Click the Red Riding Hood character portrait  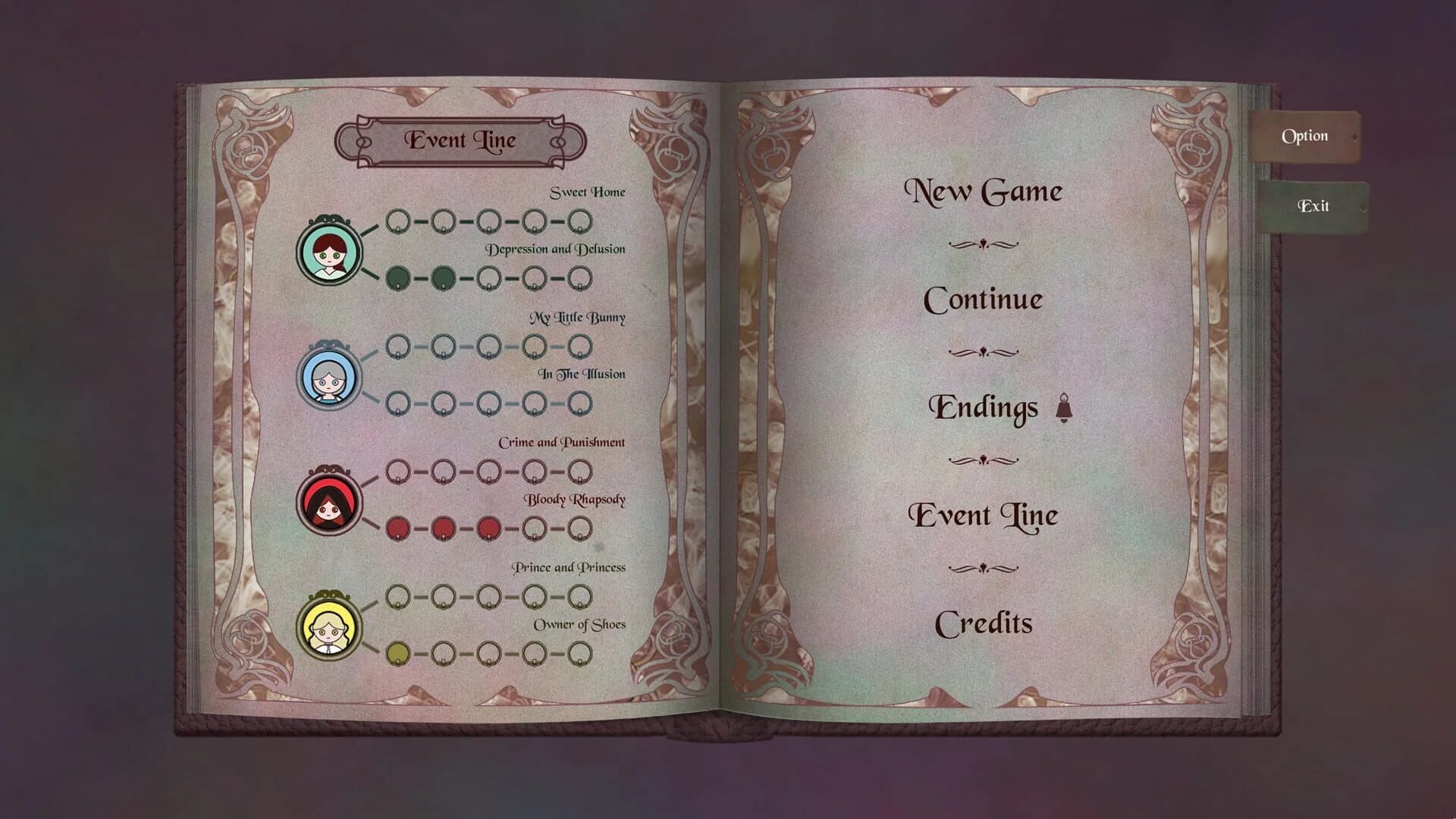click(x=329, y=500)
